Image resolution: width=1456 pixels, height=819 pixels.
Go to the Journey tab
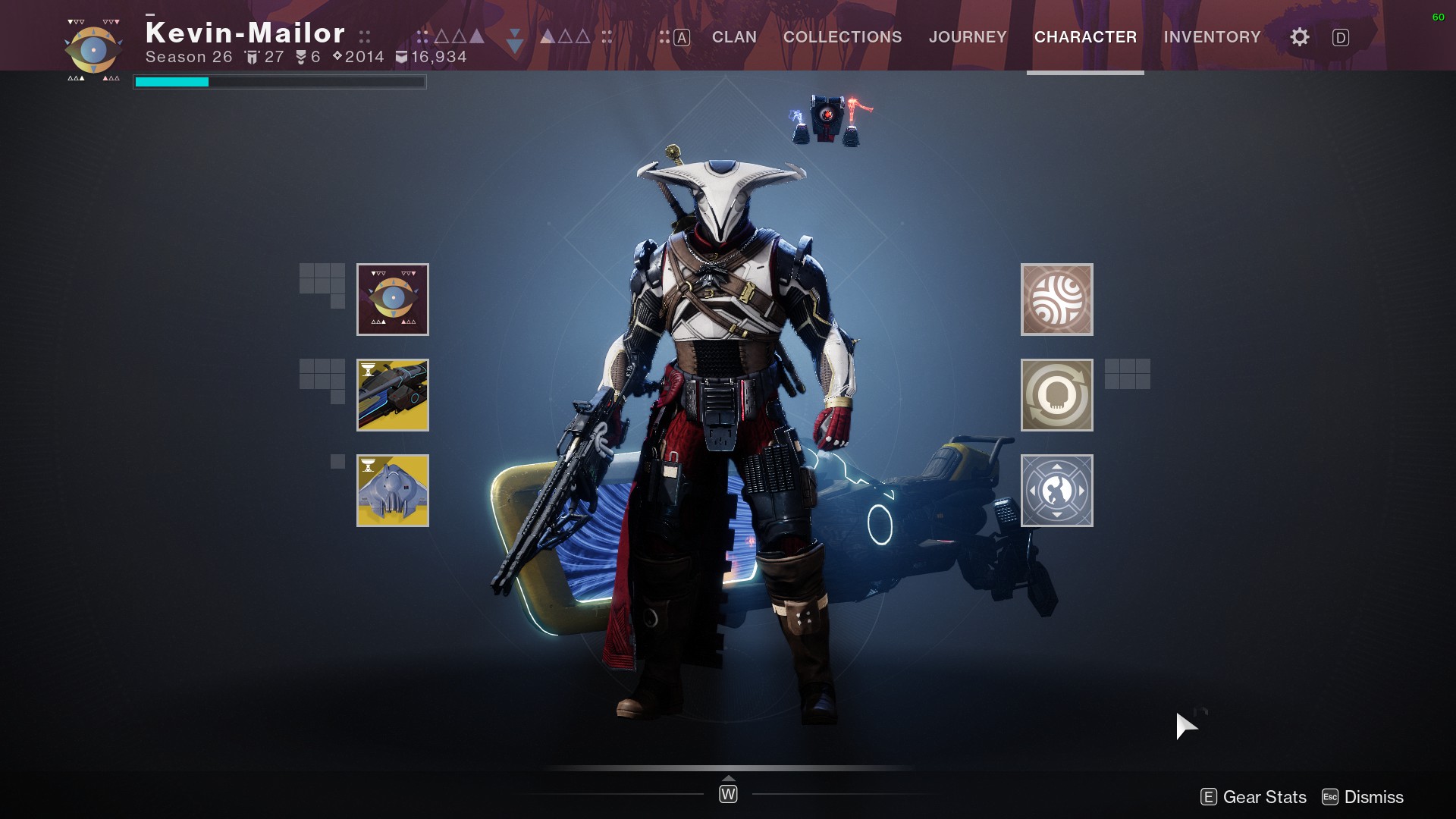coord(968,37)
